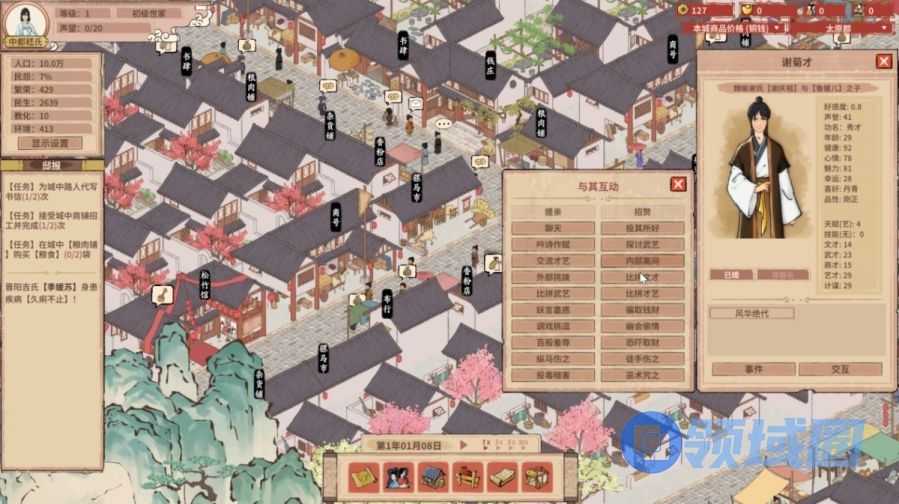Screen dimensions: 899x504
Task: Open the two-people relationships icon
Action: click(x=399, y=477)
